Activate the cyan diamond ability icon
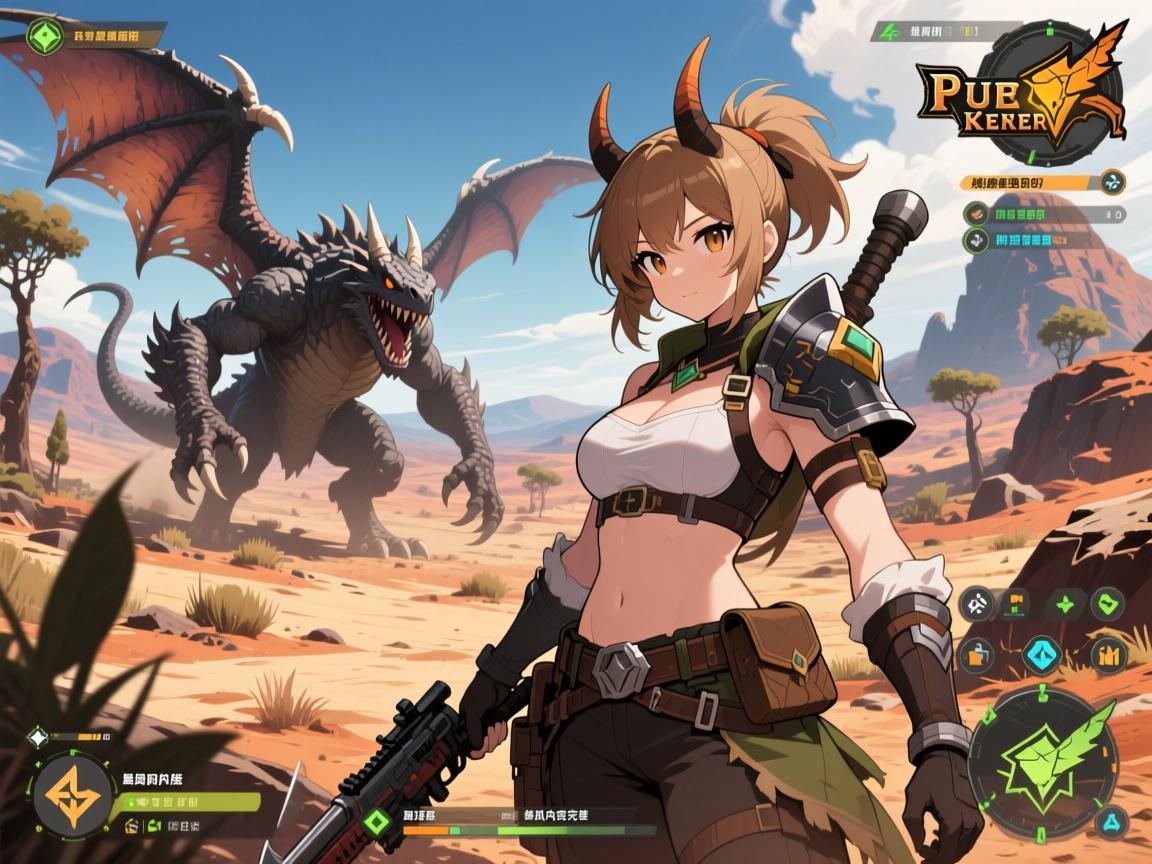 tap(1041, 655)
